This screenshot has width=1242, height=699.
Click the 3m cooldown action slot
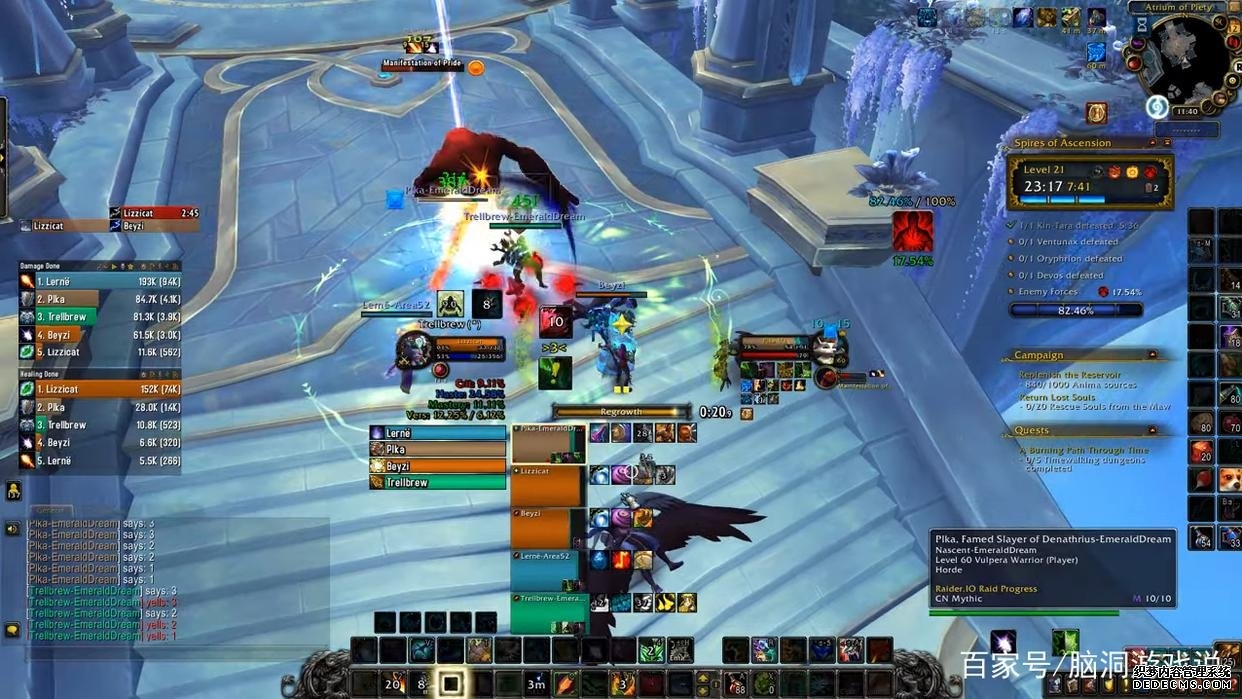click(x=537, y=684)
